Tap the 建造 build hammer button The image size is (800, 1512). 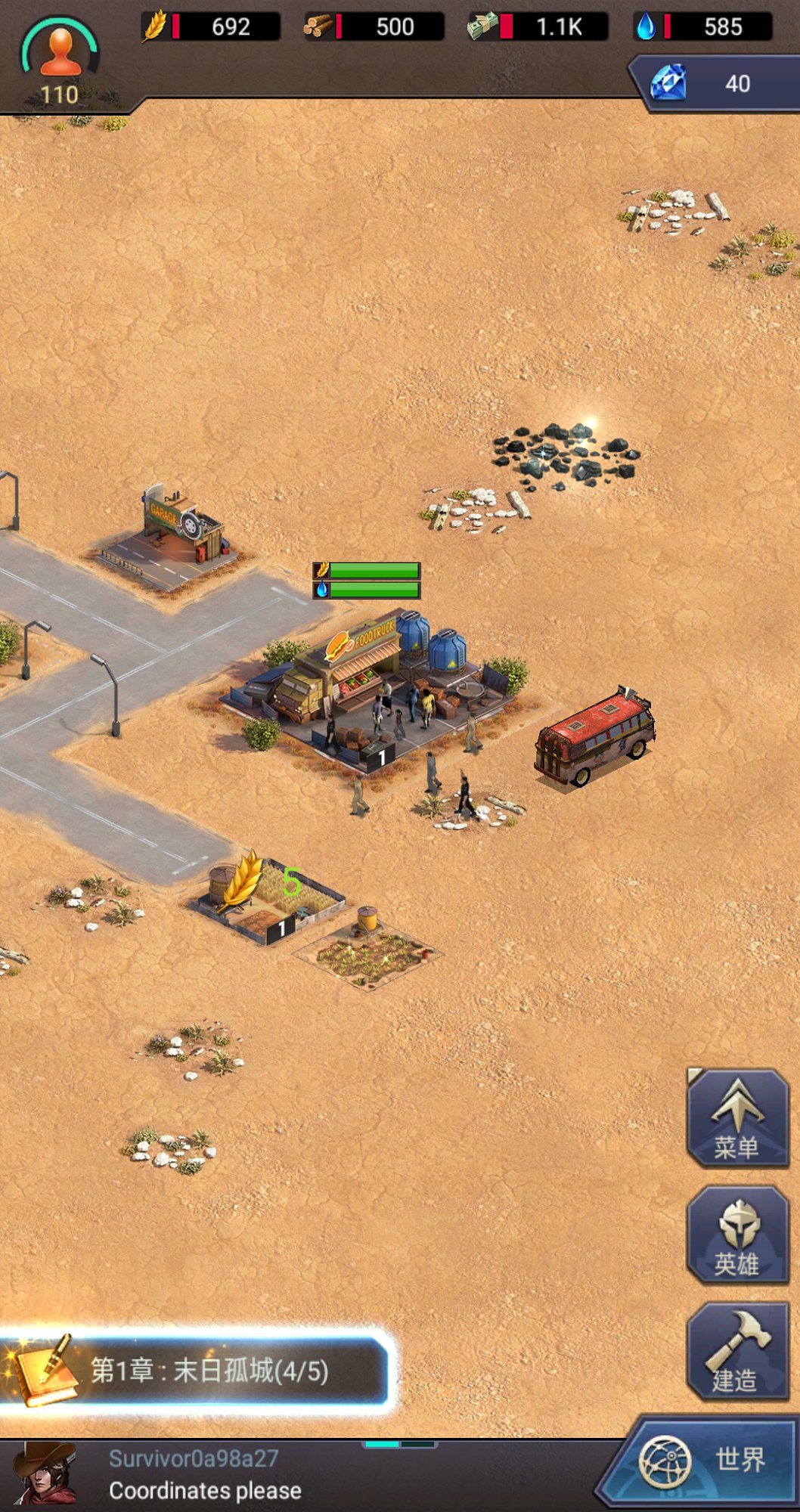coord(737,1351)
